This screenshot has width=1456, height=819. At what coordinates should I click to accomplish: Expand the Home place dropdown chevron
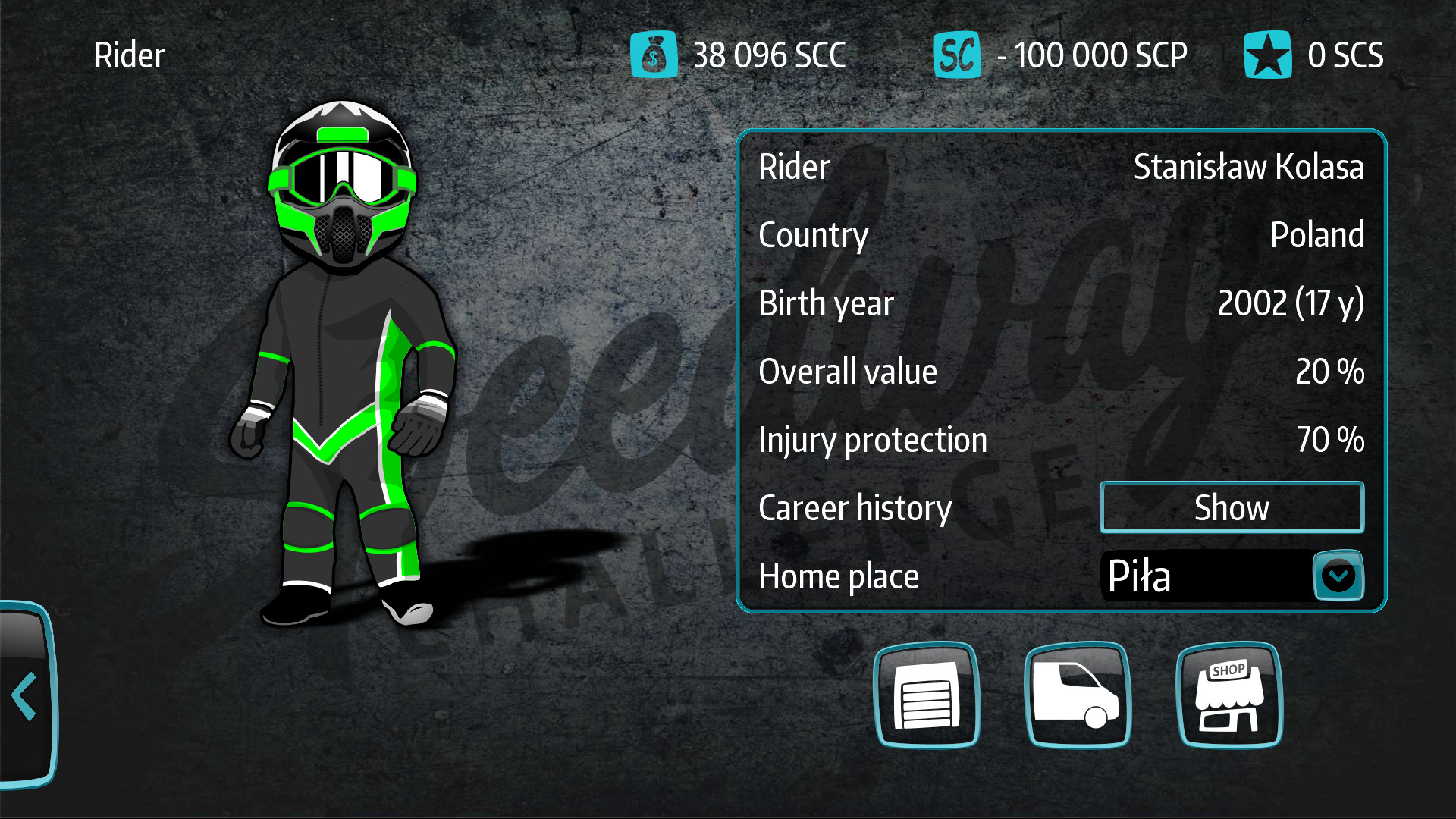pos(1337,576)
